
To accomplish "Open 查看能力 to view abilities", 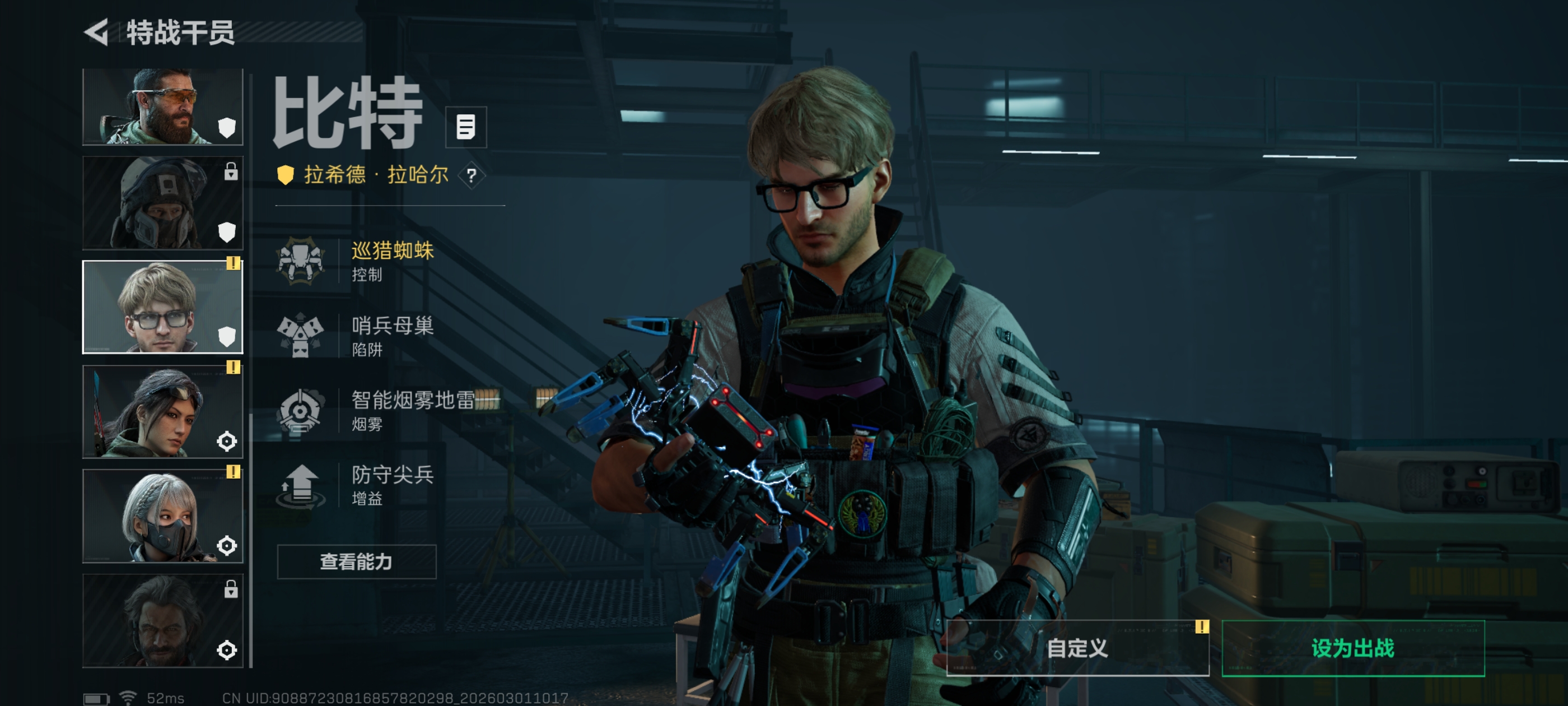I will click(357, 561).
